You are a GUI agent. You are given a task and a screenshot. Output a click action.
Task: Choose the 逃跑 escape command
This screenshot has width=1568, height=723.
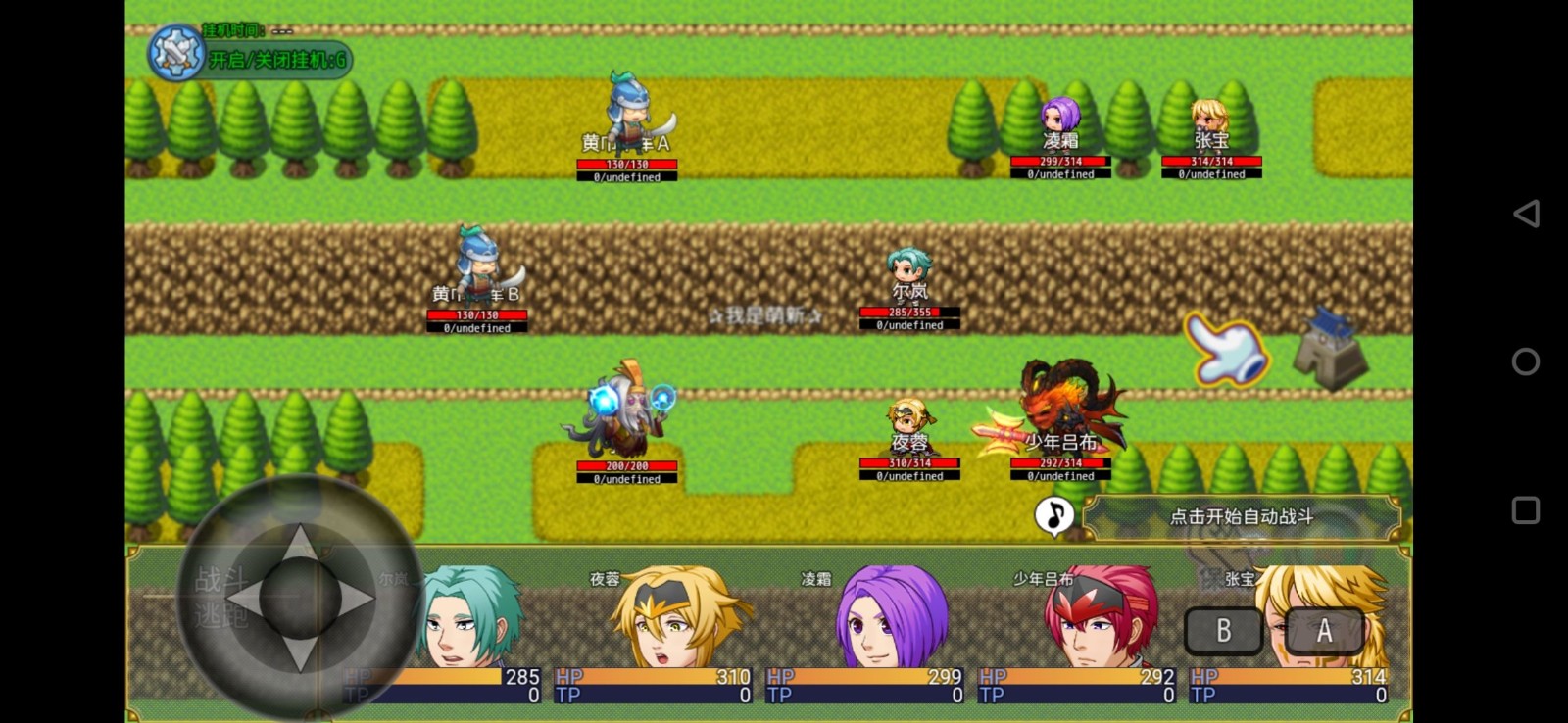click(x=220, y=616)
